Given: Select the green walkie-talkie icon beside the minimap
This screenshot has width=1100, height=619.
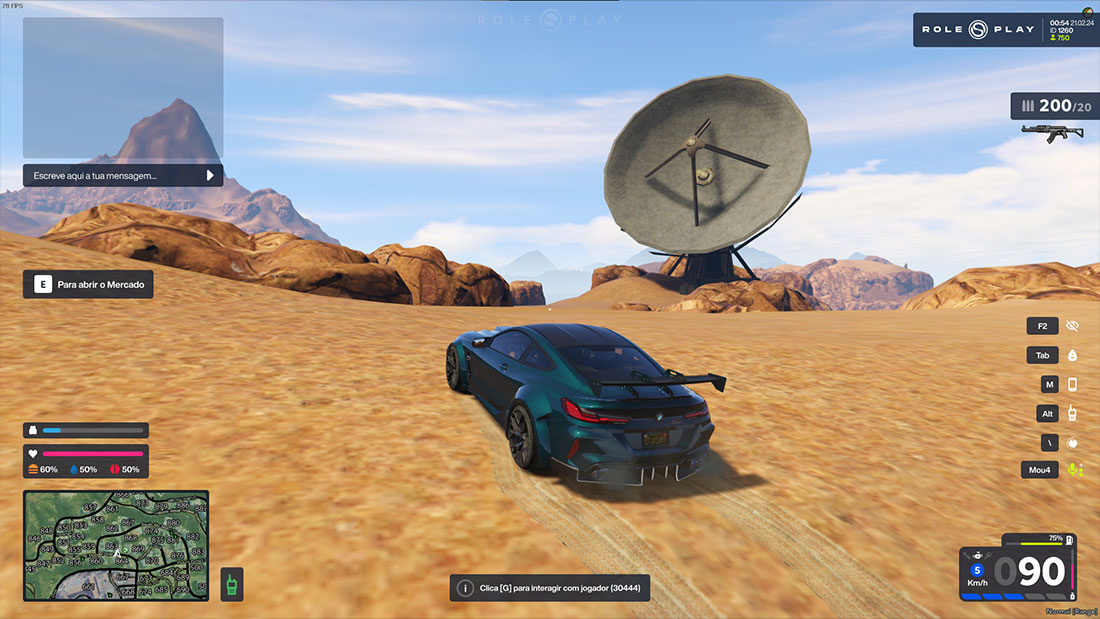Looking at the screenshot, I should point(231,584).
